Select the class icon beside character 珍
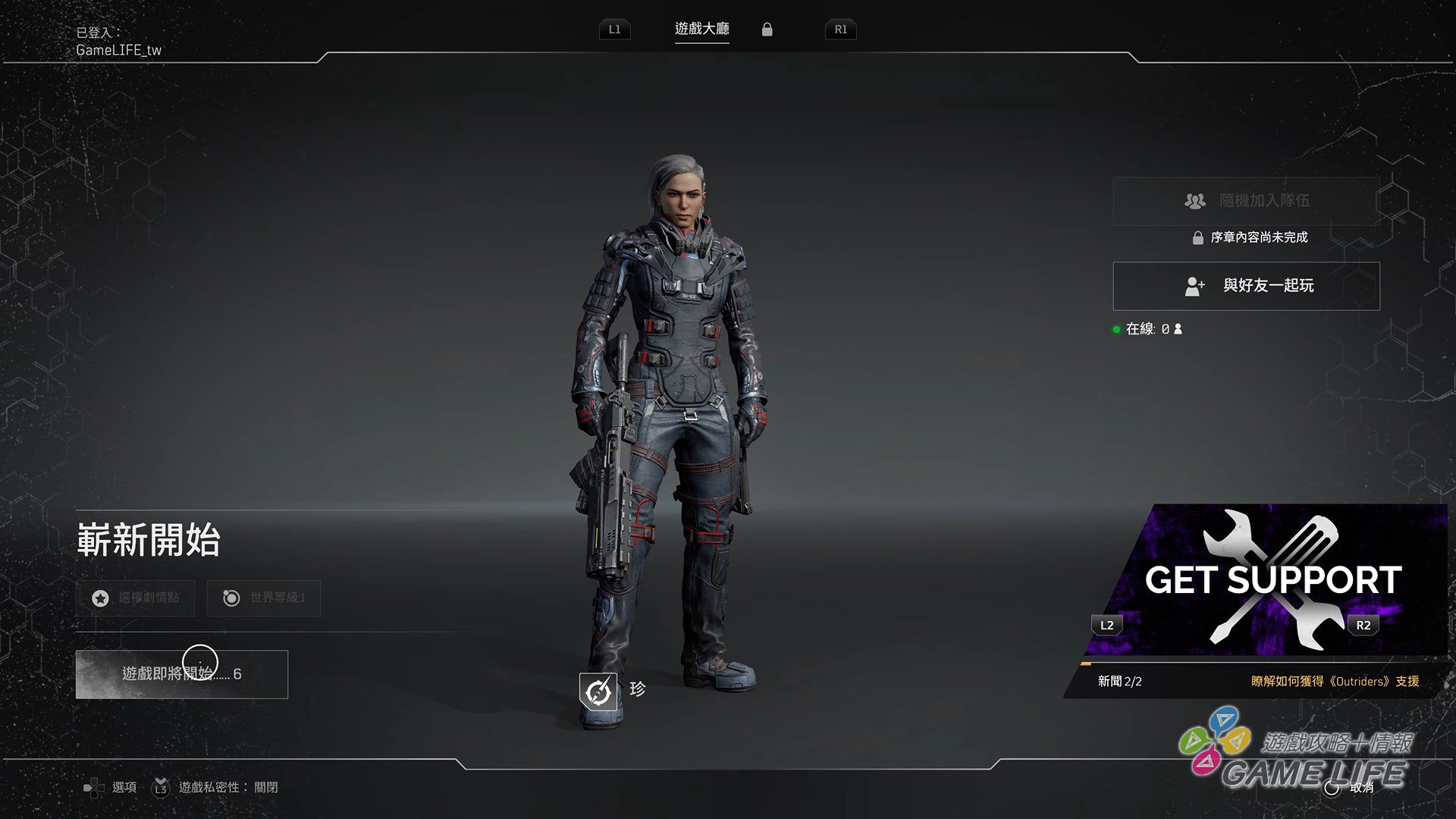 598,691
